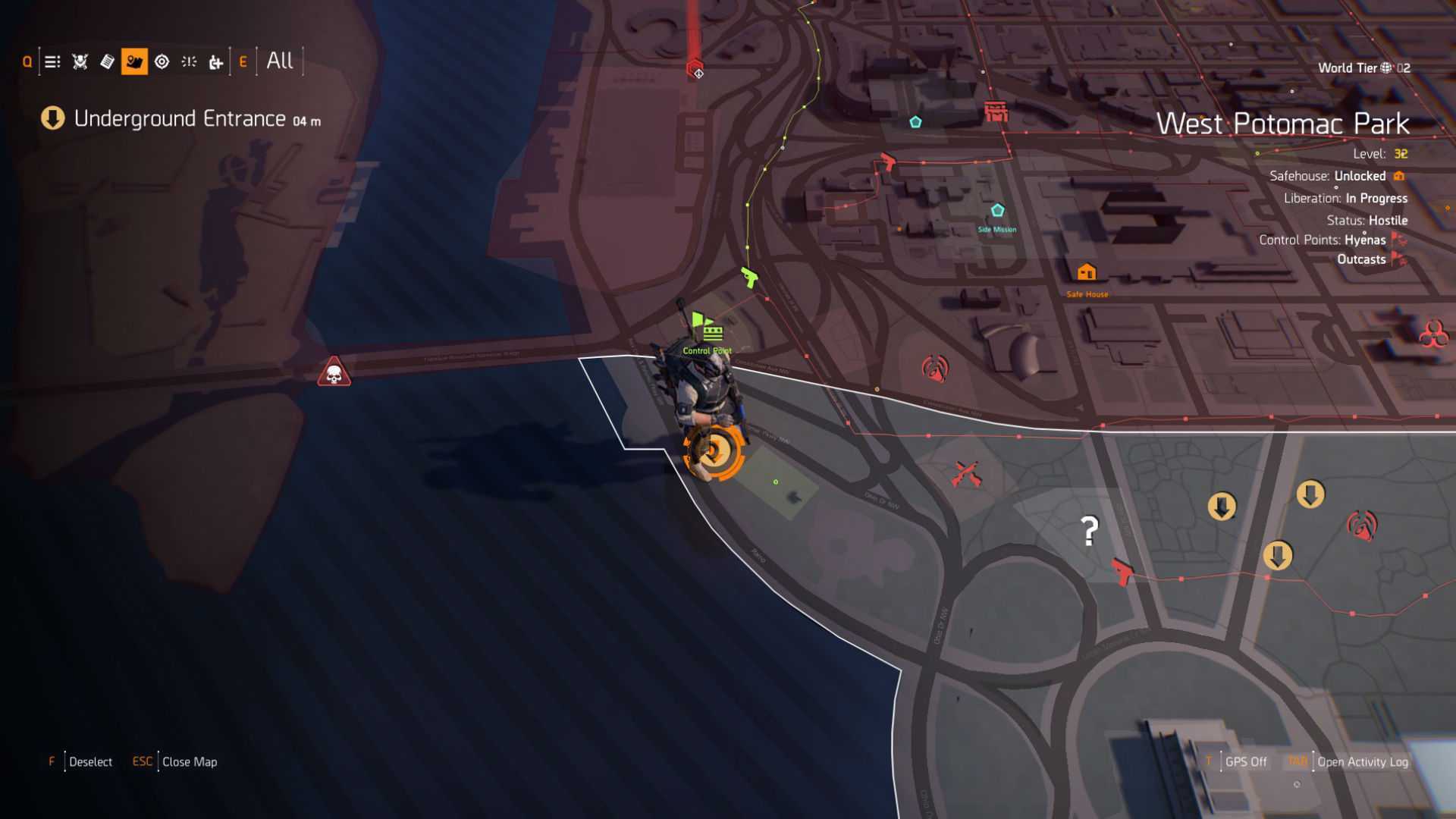Deselect the current map marker
This screenshot has height=819, width=1456.
(x=89, y=761)
